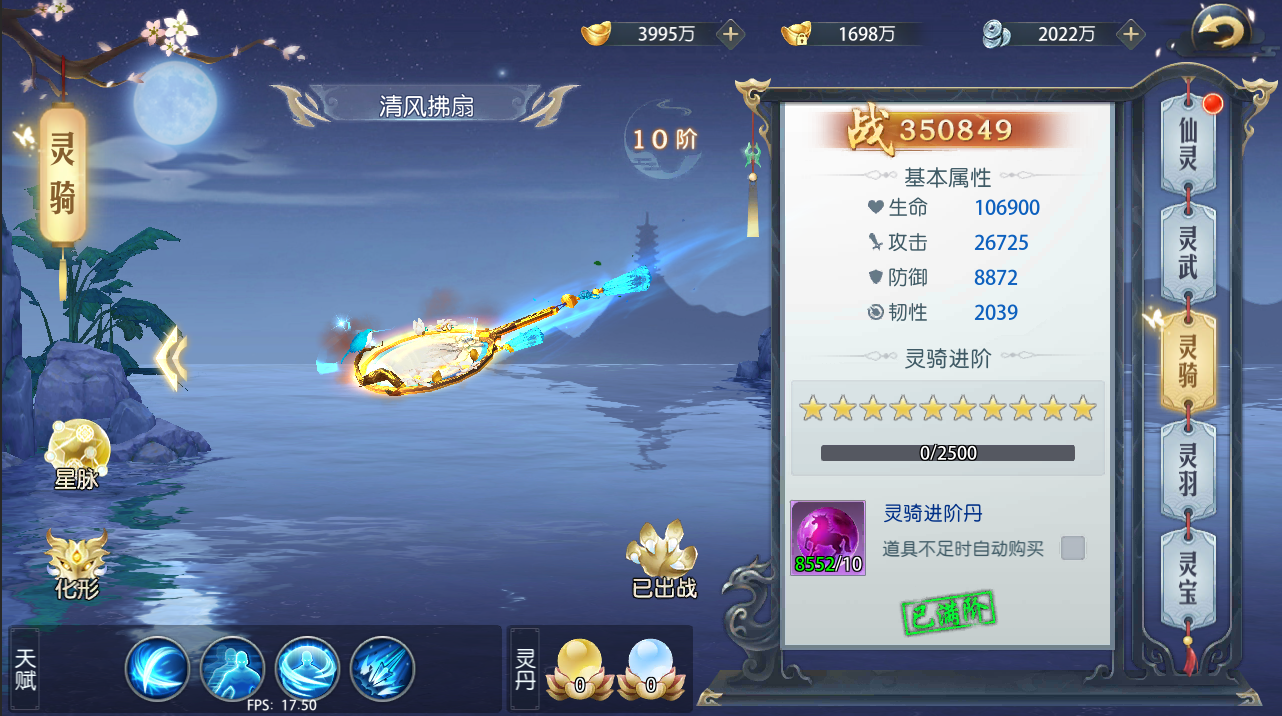
Task: Add silver coins with plus button
Action: click(1131, 34)
